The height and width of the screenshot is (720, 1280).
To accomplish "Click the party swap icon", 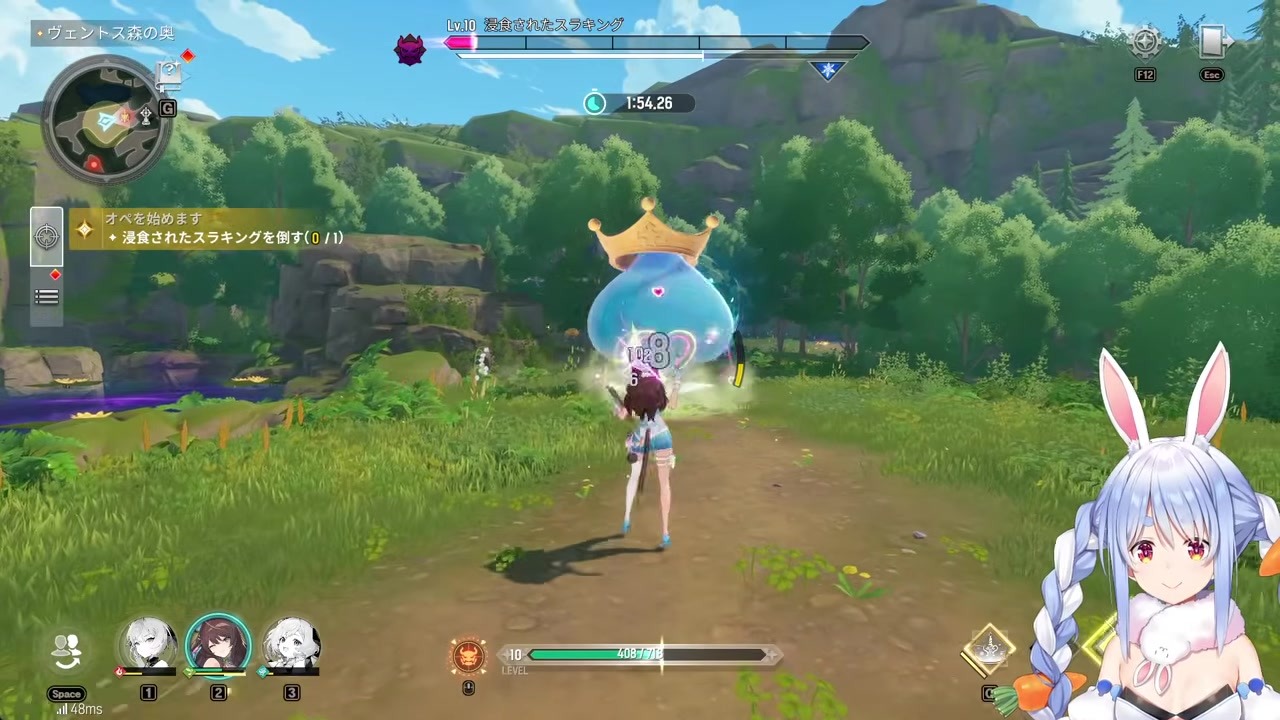I will click(67, 651).
